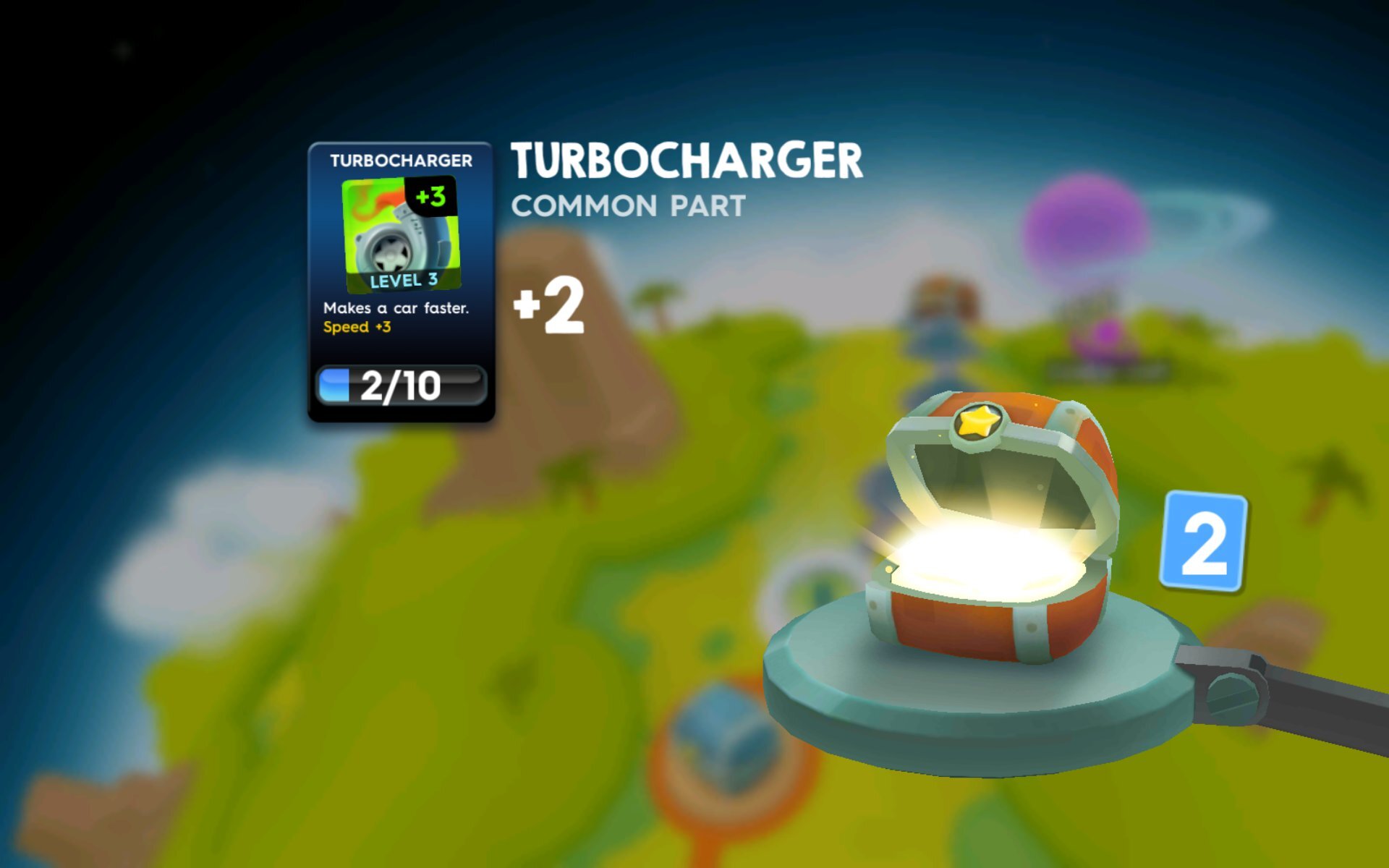This screenshot has height=868, width=1389.
Task: Click the blue remaining rewards card
Action: 1202,542
